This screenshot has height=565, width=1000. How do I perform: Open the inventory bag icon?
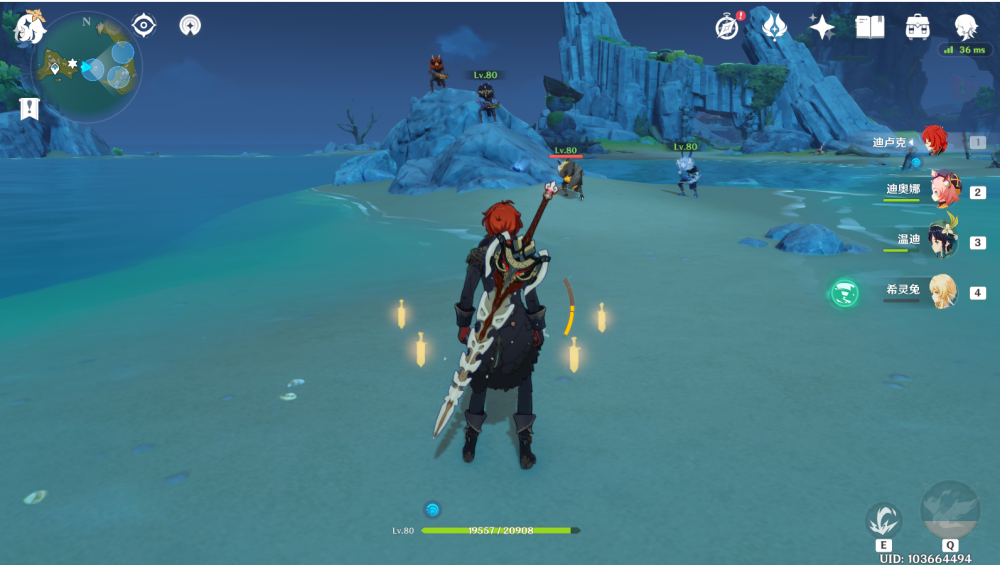point(918,27)
